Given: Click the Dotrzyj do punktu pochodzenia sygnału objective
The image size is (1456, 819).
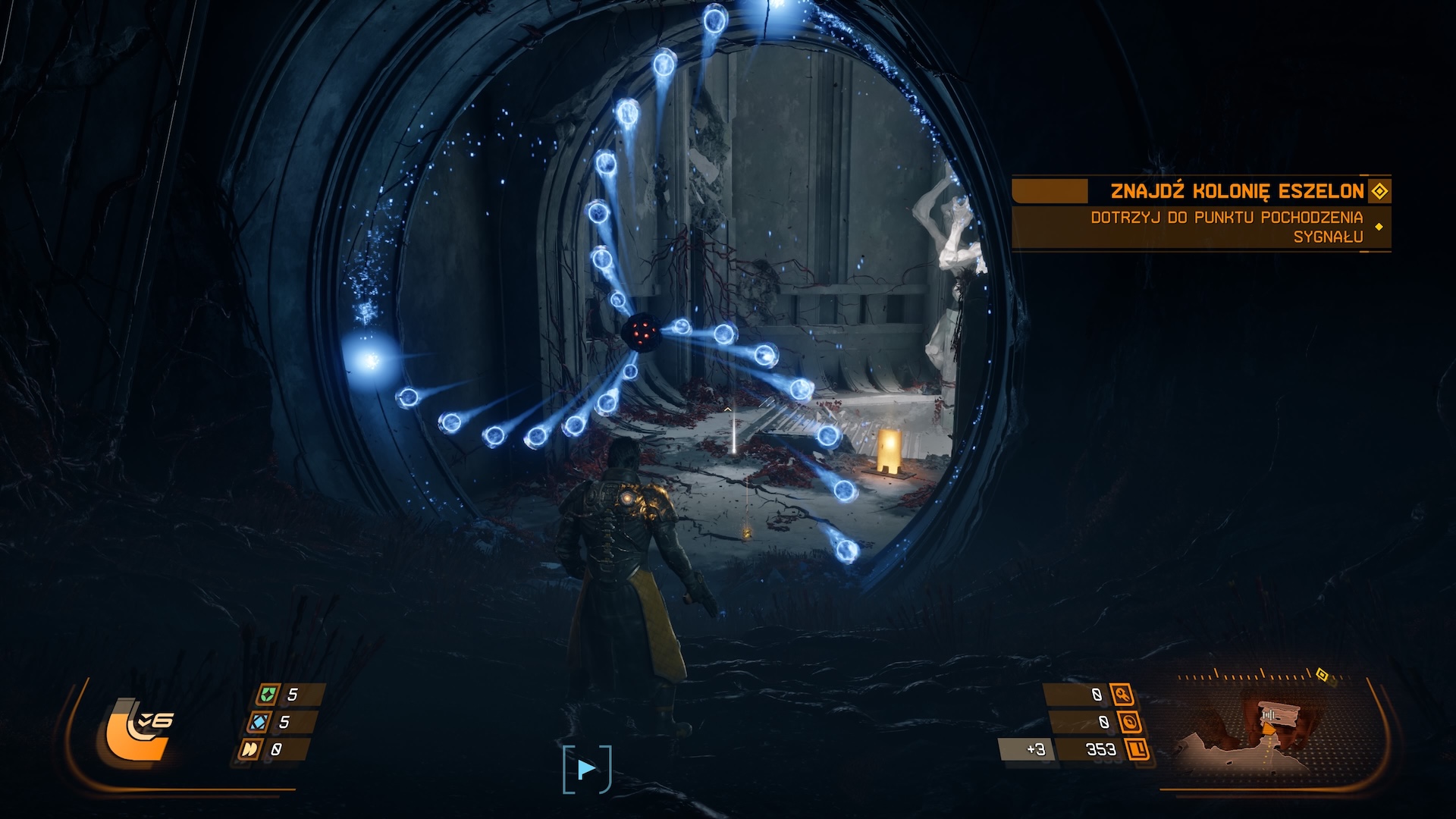Looking at the screenshot, I should pyautogui.click(x=1226, y=227).
